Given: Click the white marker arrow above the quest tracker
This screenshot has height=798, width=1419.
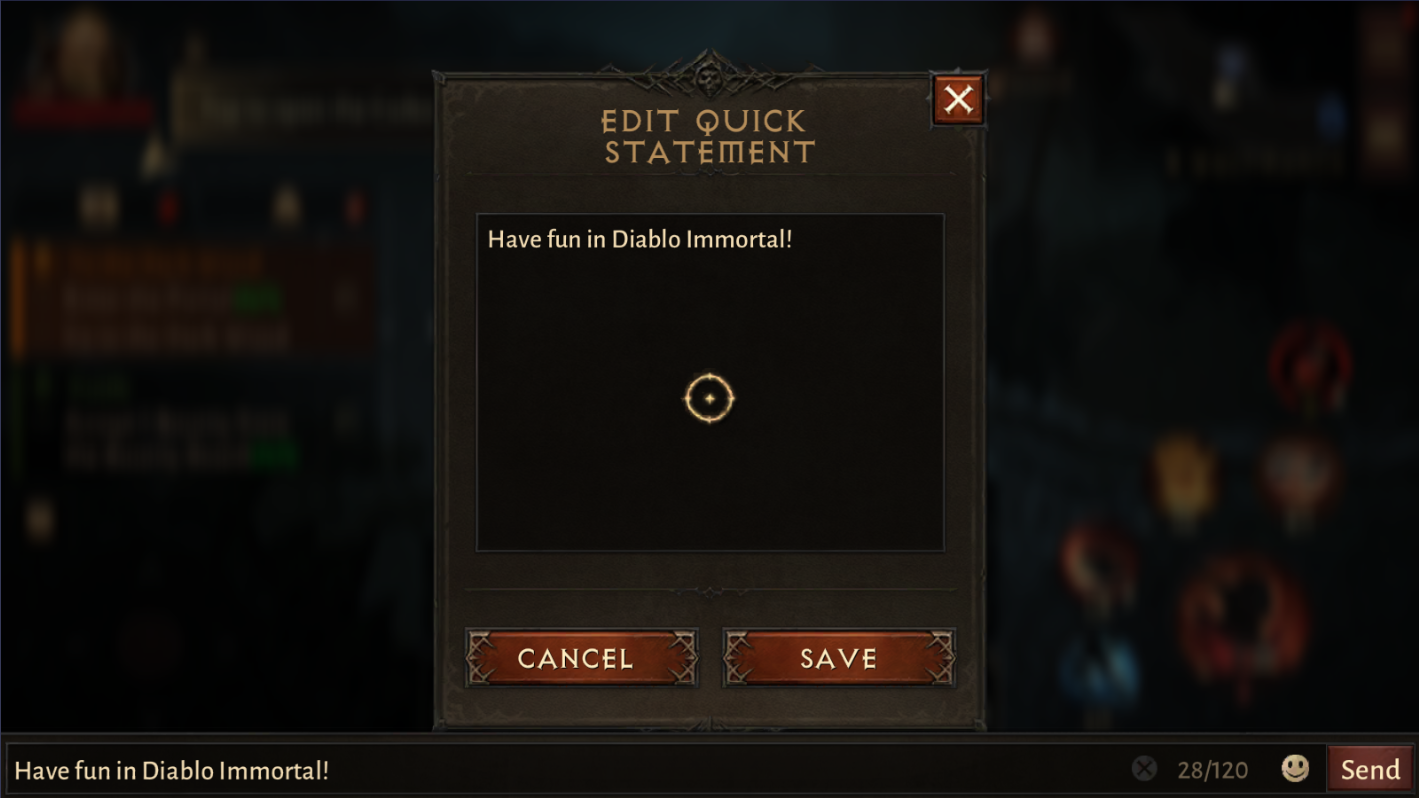Looking at the screenshot, I should (155, 155).
